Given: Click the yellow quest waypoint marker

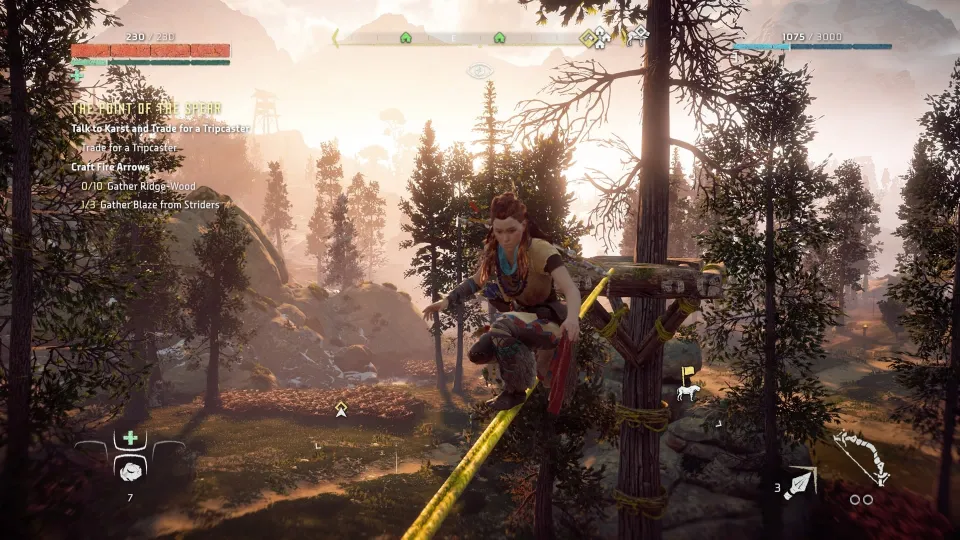Looking at the screenshot, I should [341, 407].
